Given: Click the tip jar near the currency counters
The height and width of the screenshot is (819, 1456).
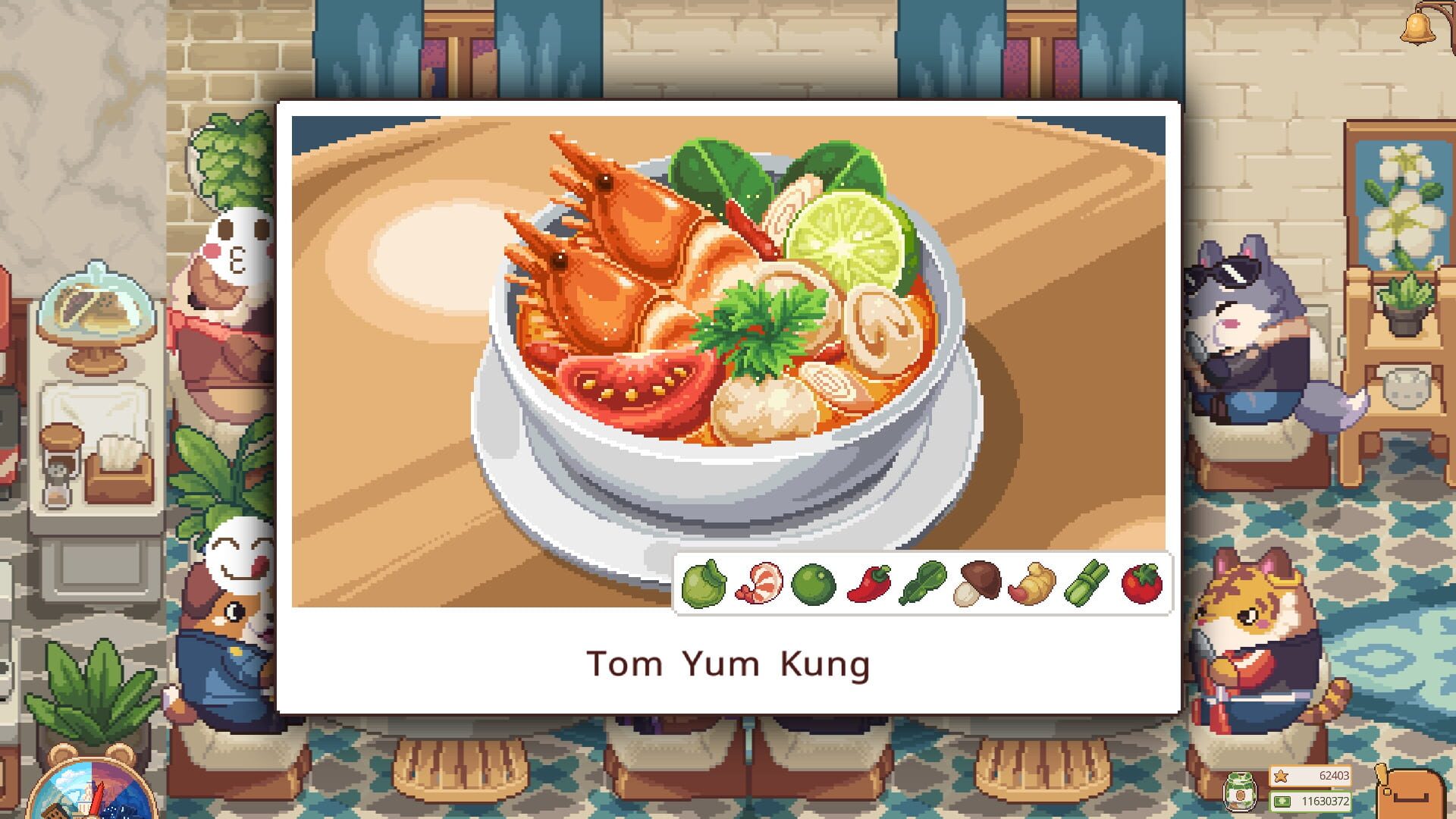Looking at the screenshot, I should 1241,792.
